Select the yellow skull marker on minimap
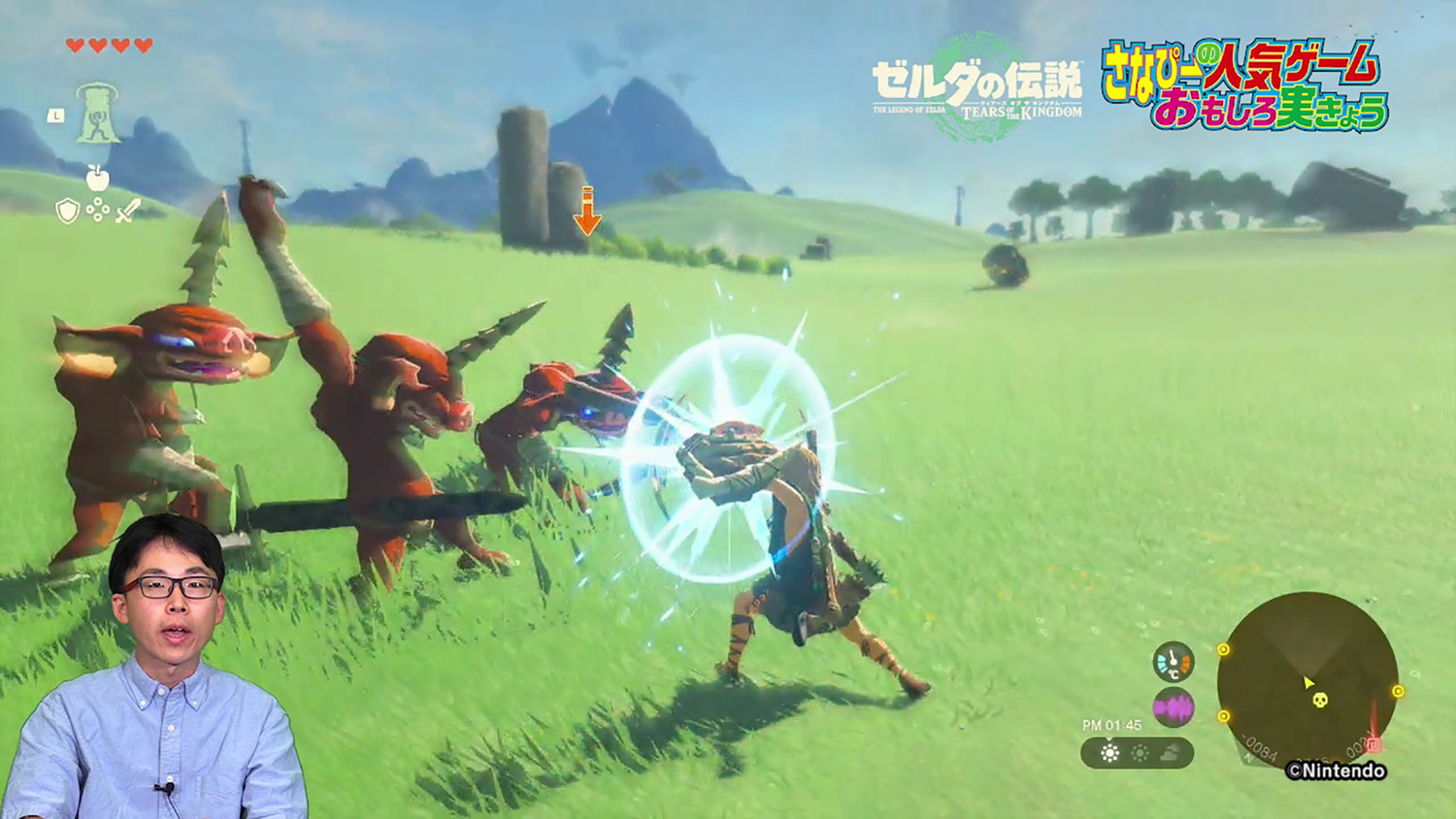The image size is (1456, 819). [1320, 699]
